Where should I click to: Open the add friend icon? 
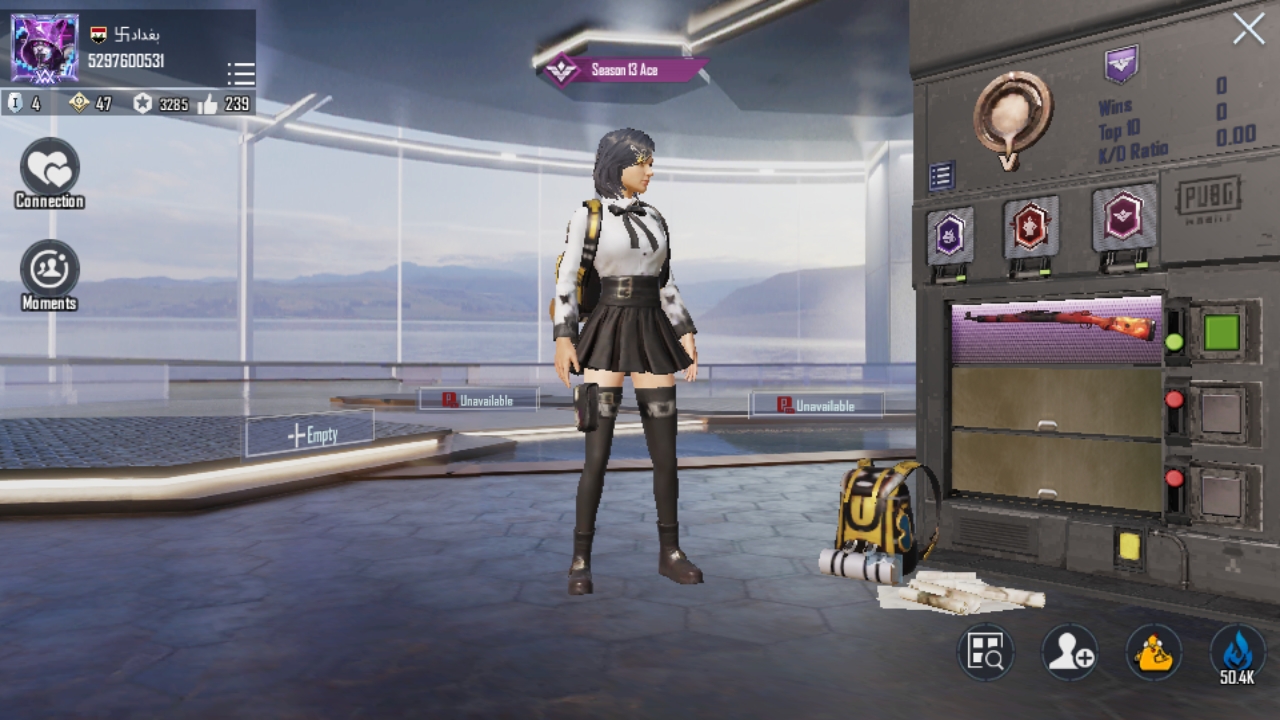1068,653
